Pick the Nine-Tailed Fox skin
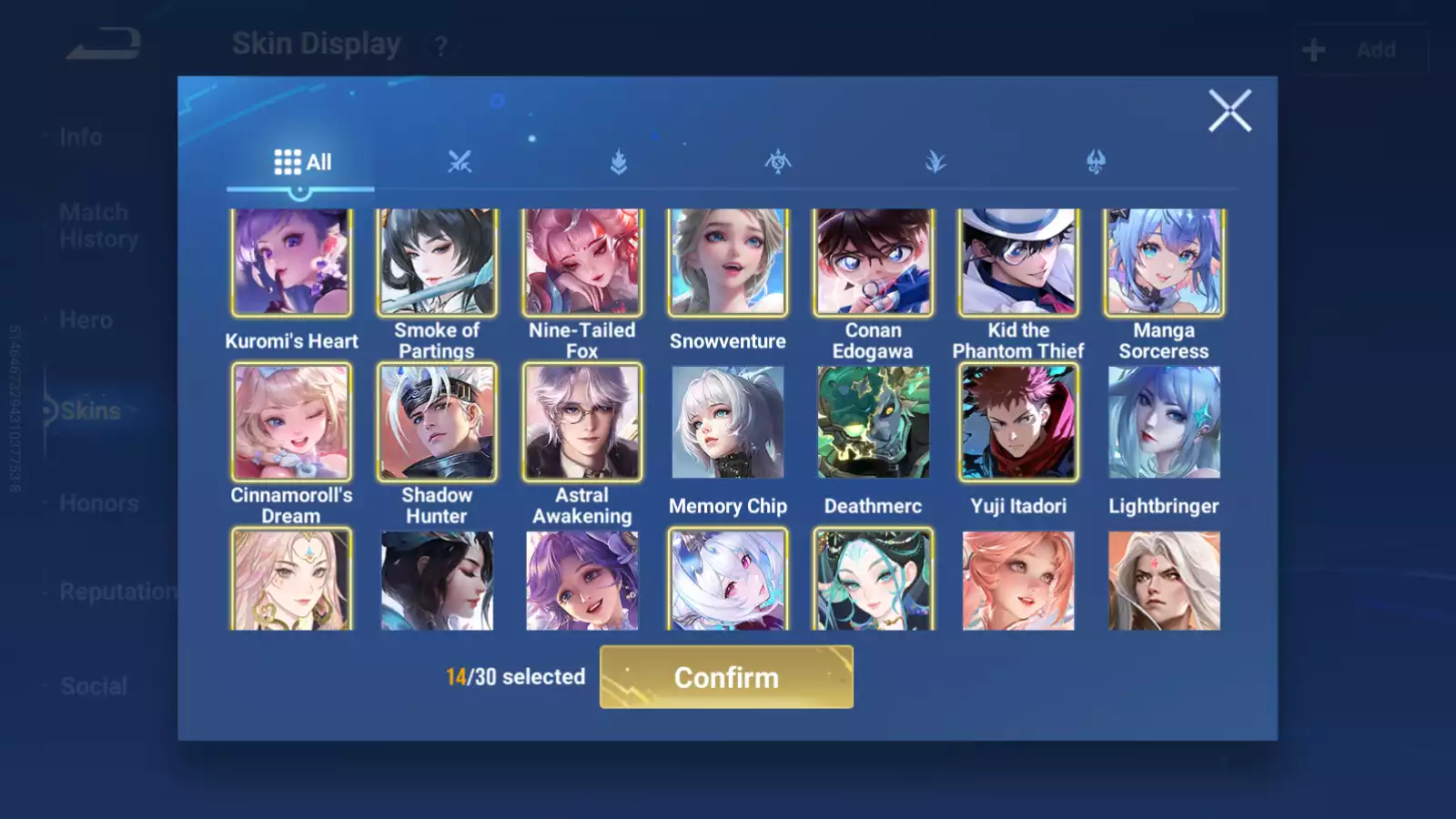This screenshot has height=819, width=1456. pyautogui.click(x=582, y=262)
